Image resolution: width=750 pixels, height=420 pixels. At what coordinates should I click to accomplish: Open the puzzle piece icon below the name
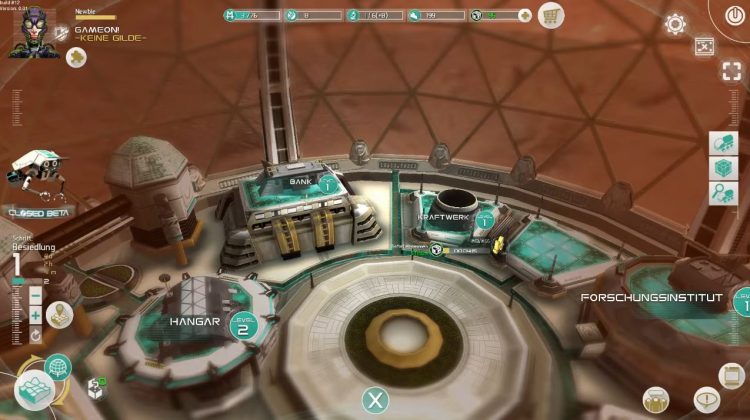(76, 58)
